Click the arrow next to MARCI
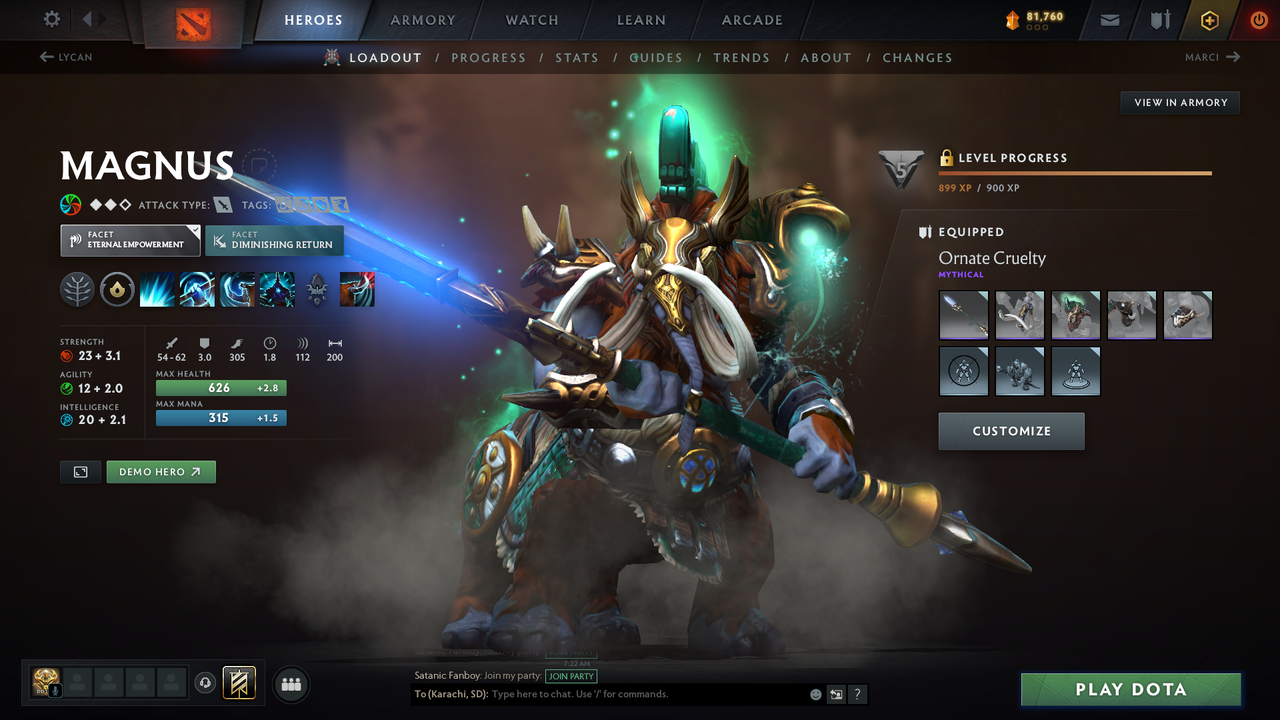This screenshot has height=720, width=1280. click(x=1236, y=57)
